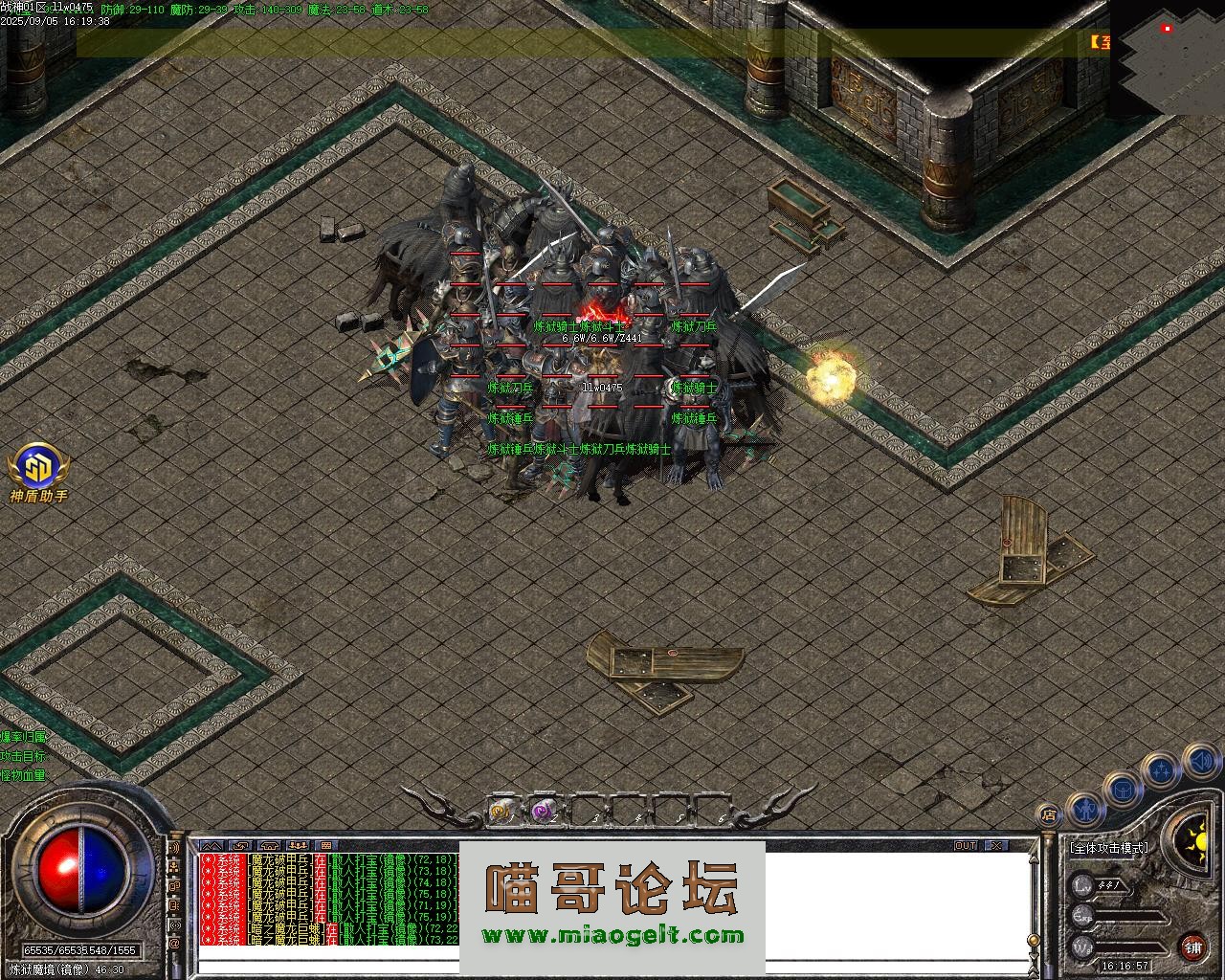Open the character equipment panel icon
Viewport: 1225px width, 980px height.
coord(1082,809)
